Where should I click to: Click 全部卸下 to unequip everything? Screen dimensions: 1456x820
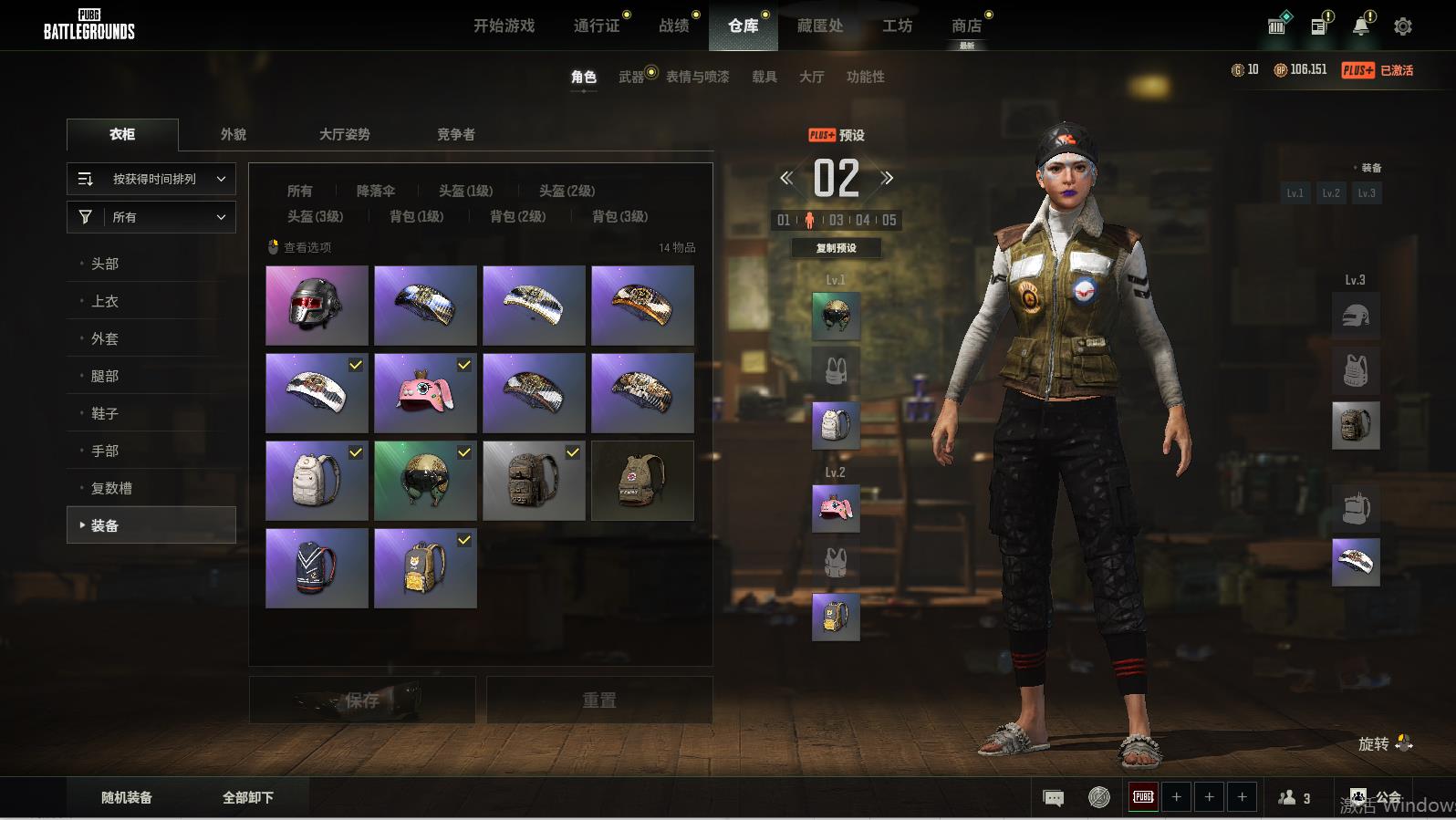tap(248, 797)
